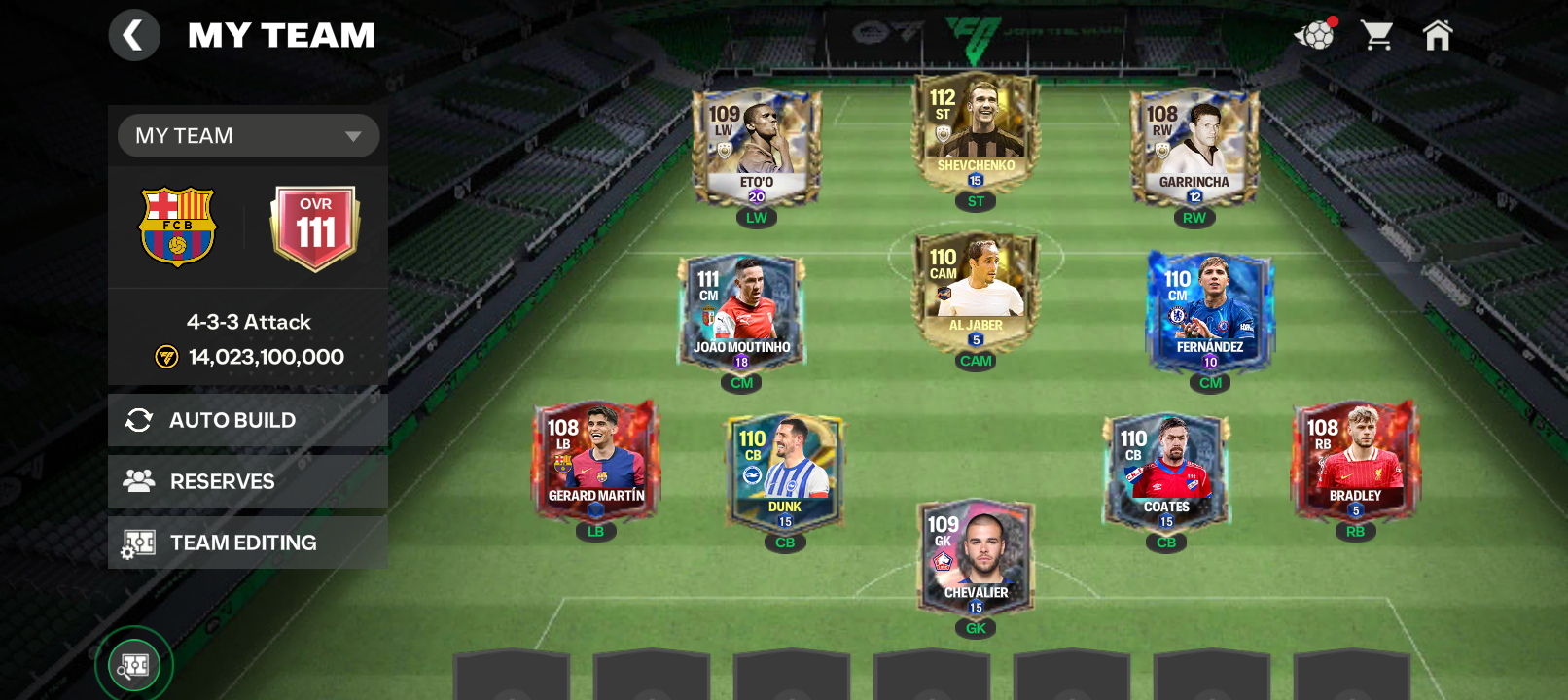This screenshot has width=1568, height=700.
Task: Select Chevalier goalkeeper card
Action: pos(976,558)
